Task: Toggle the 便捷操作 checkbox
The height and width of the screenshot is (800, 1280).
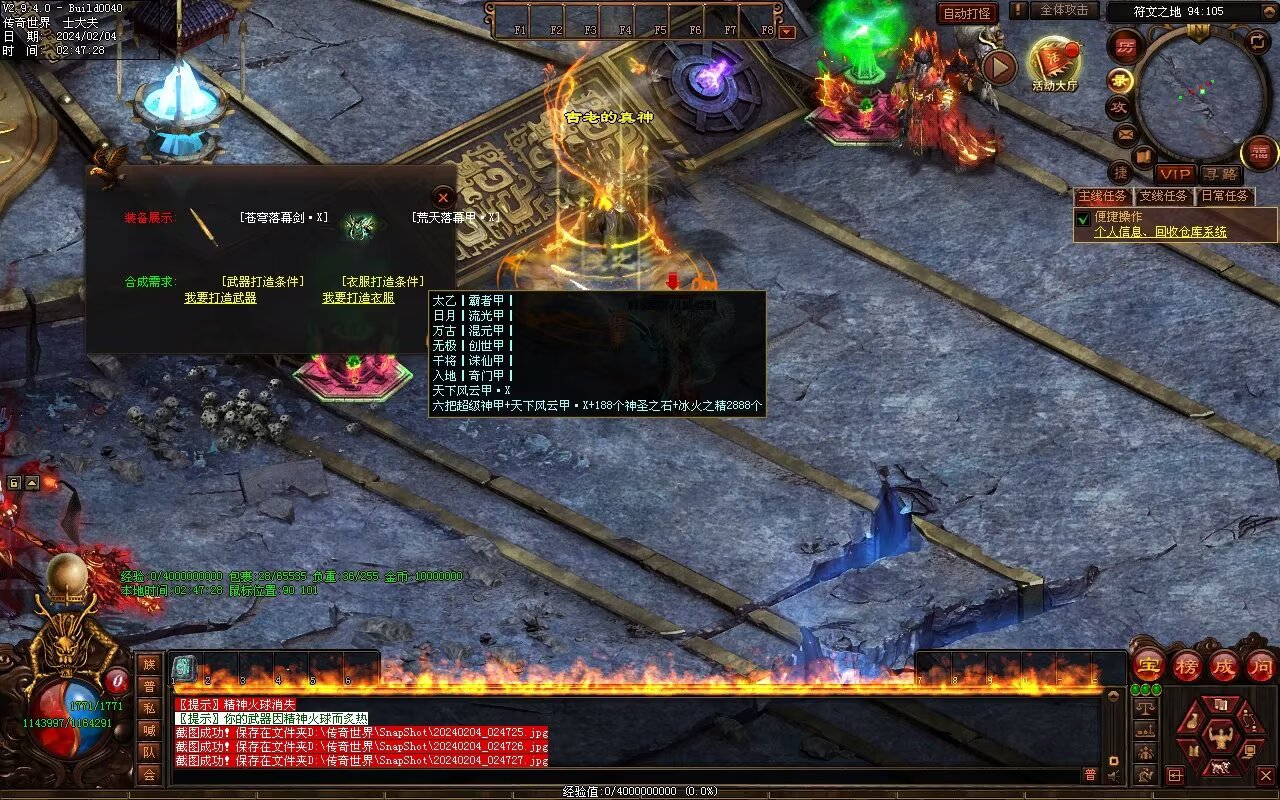Action: point(1082,218)
